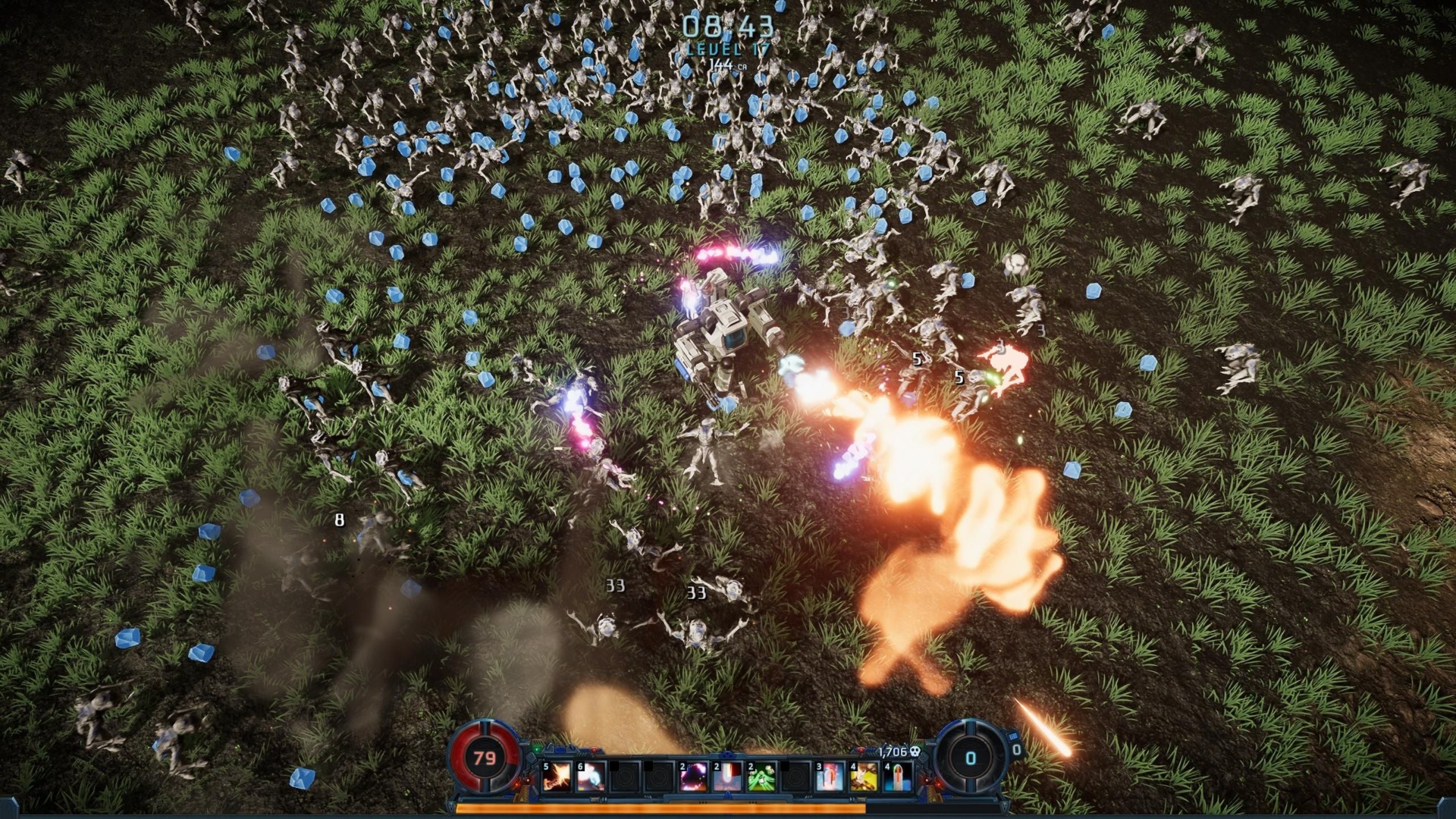
Task: Click the chevron emblem above the hotbar center
Action: tap(726, 755)
